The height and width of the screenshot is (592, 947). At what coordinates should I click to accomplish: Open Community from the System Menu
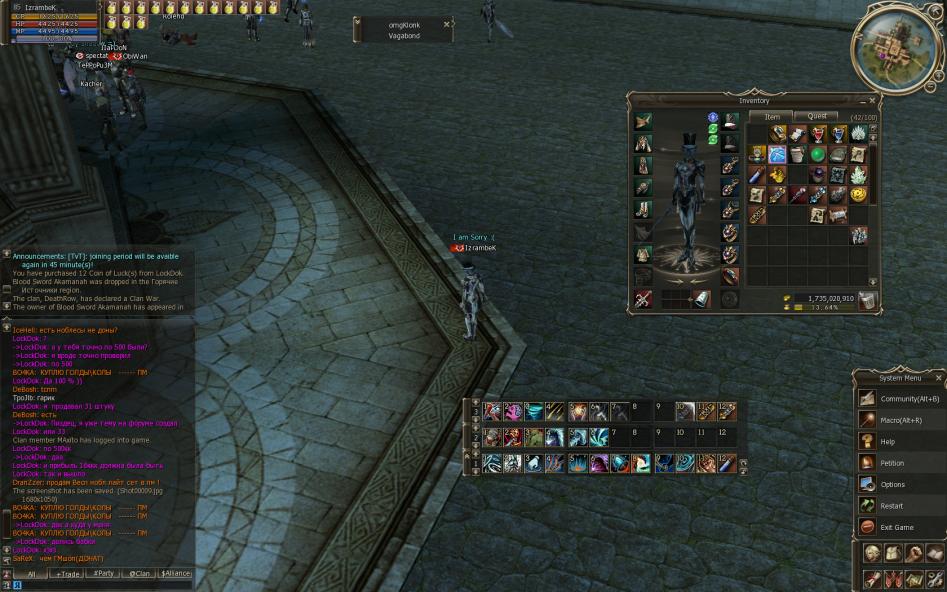(x=899, y=399)
